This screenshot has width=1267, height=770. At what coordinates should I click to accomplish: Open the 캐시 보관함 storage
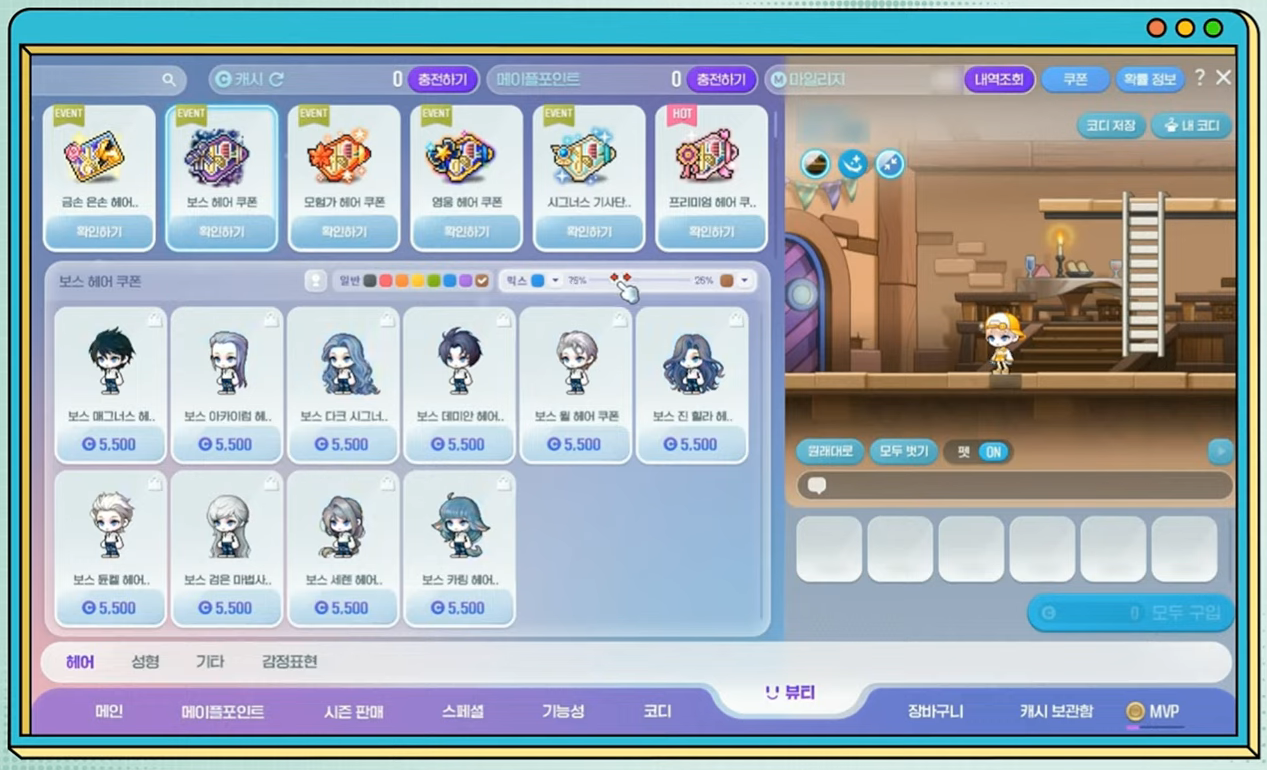[x=1056, y=711]
